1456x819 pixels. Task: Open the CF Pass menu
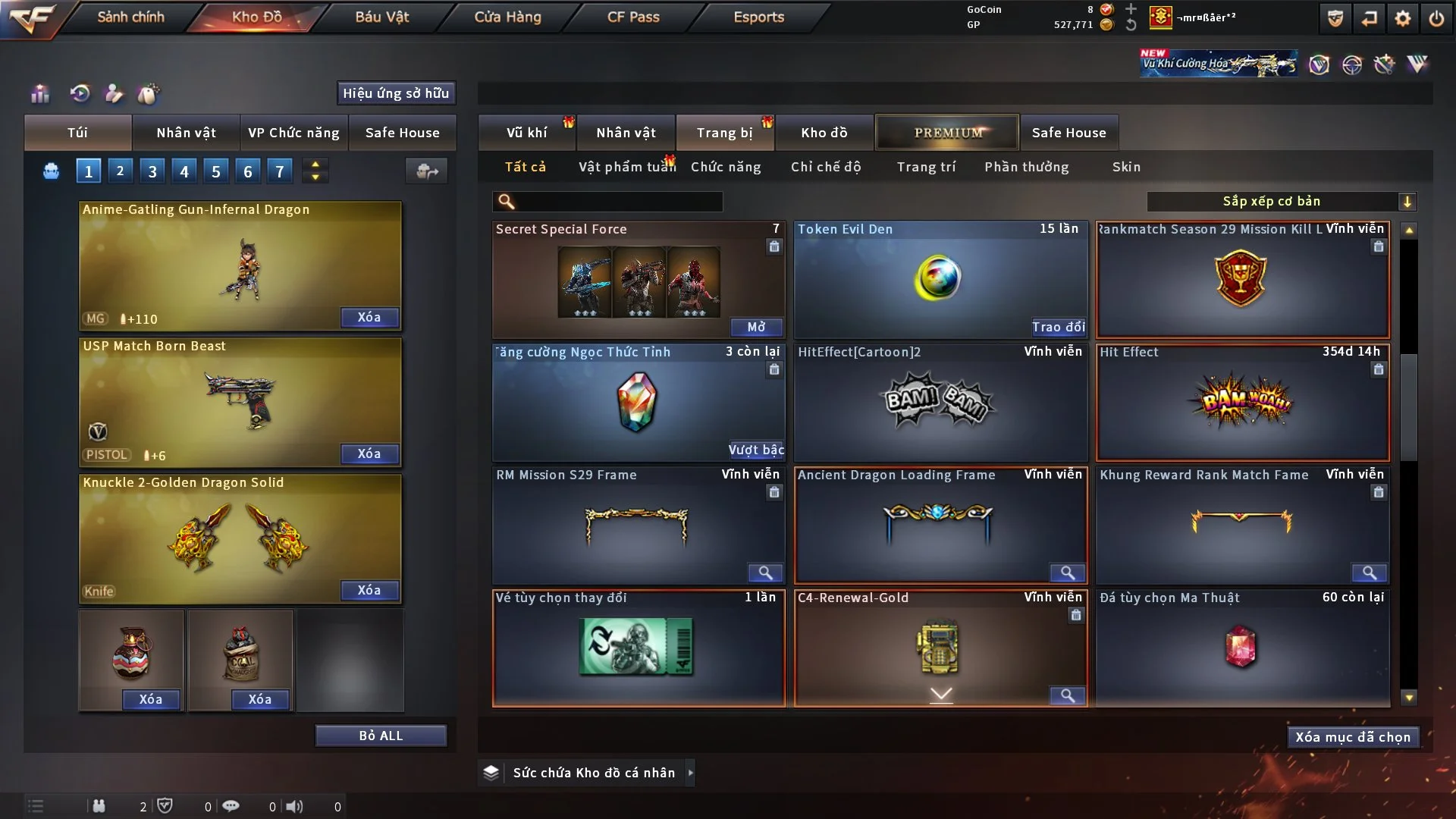point(633,17)
